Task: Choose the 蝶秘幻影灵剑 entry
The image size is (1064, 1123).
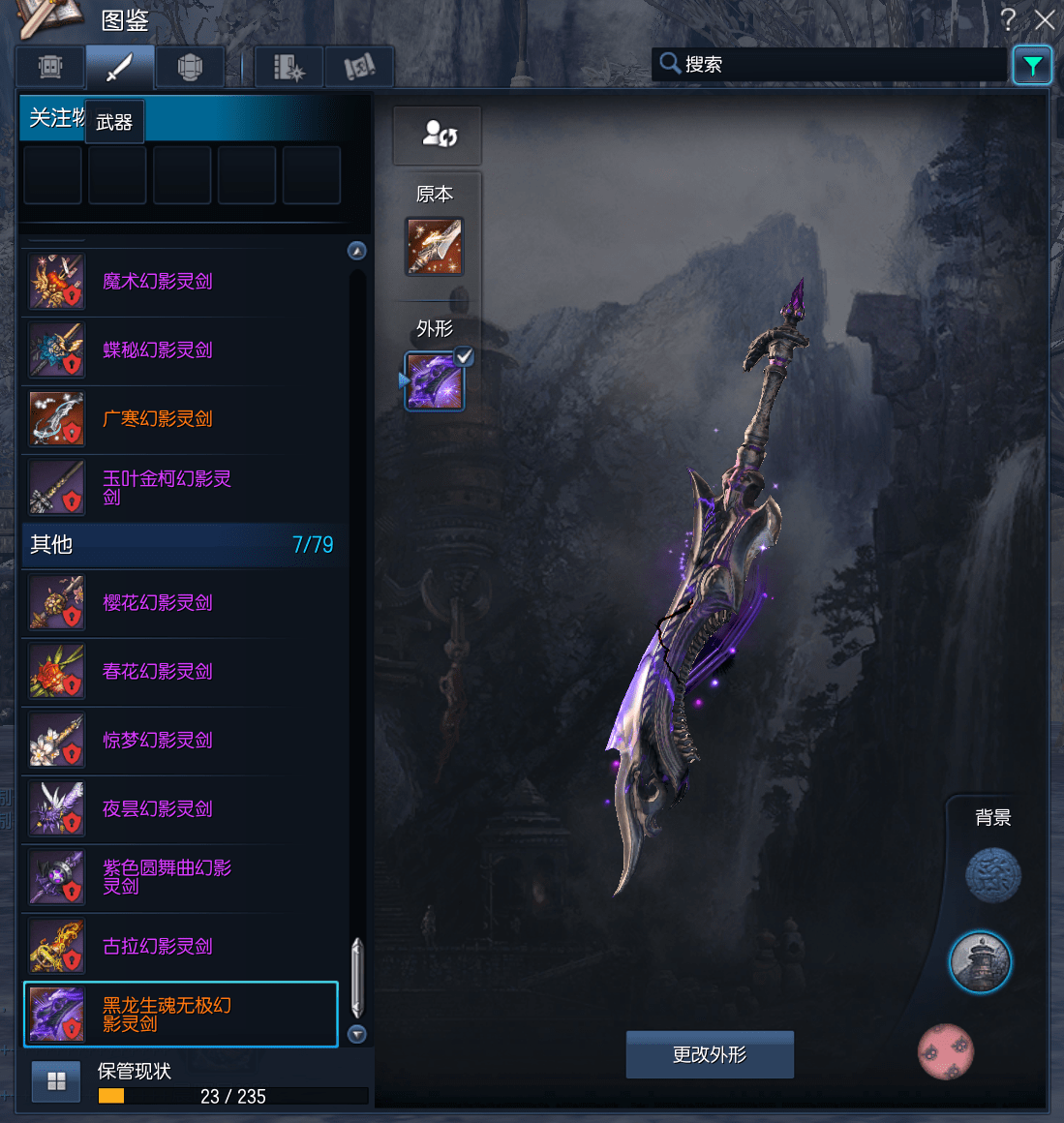Action: tap(179, 350)
